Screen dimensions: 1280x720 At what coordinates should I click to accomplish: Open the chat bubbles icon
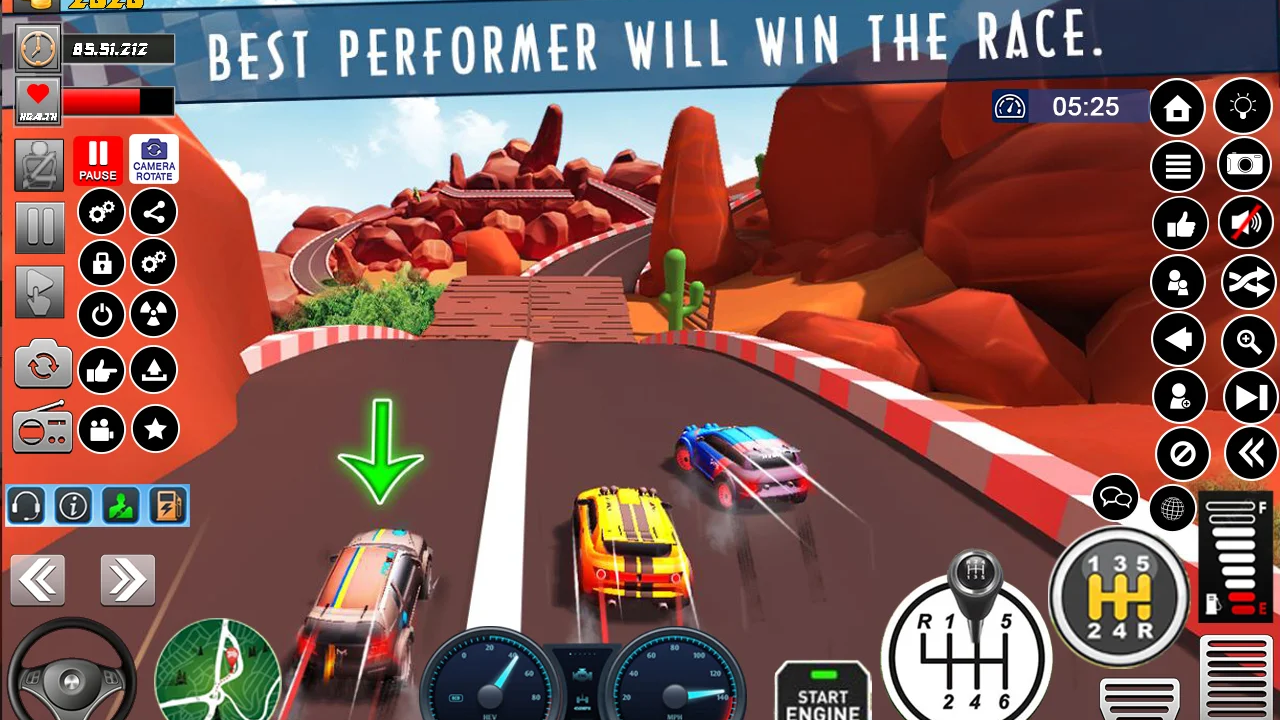[1115, 497]
